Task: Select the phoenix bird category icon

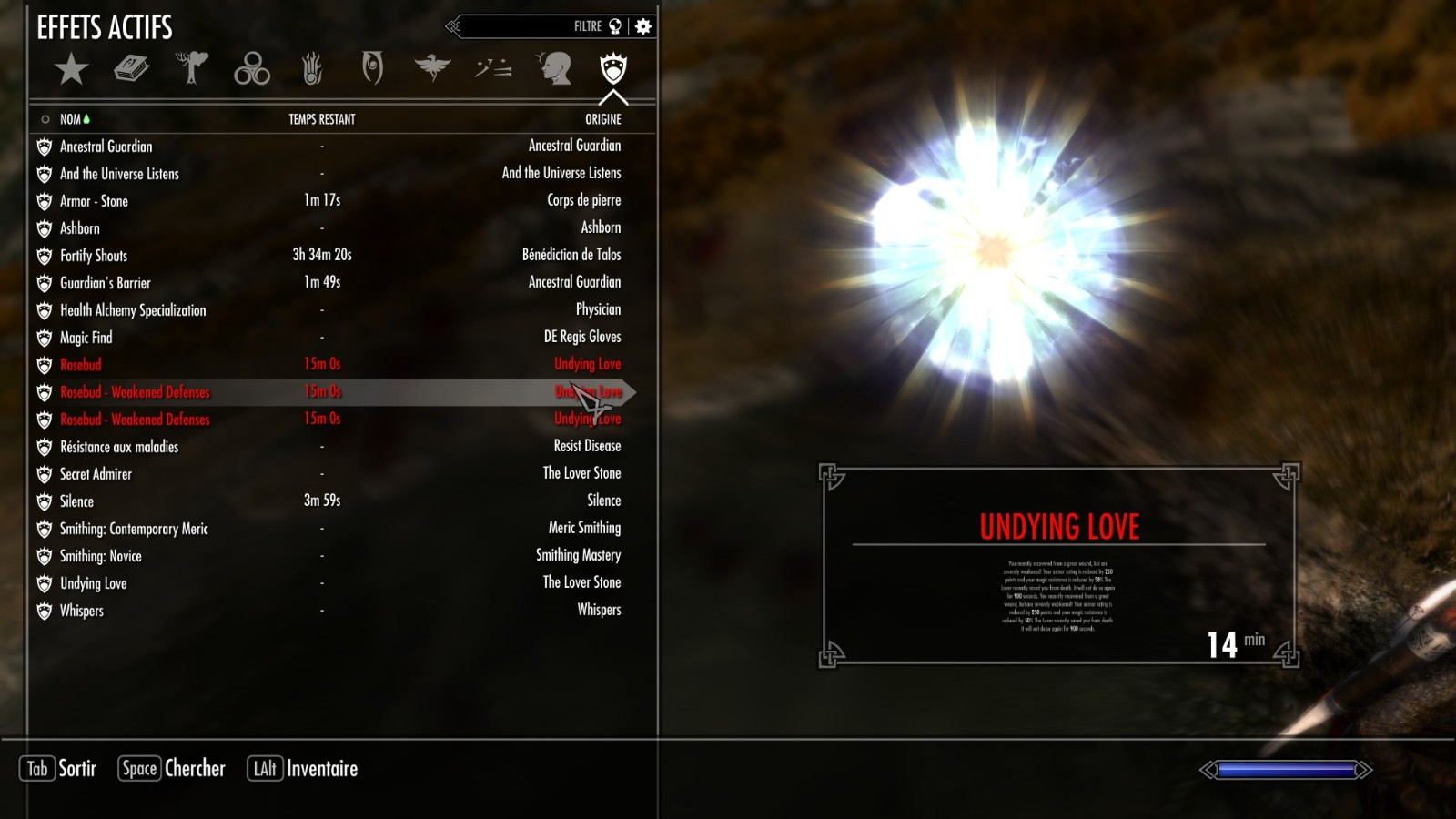Action: point(432,66)
